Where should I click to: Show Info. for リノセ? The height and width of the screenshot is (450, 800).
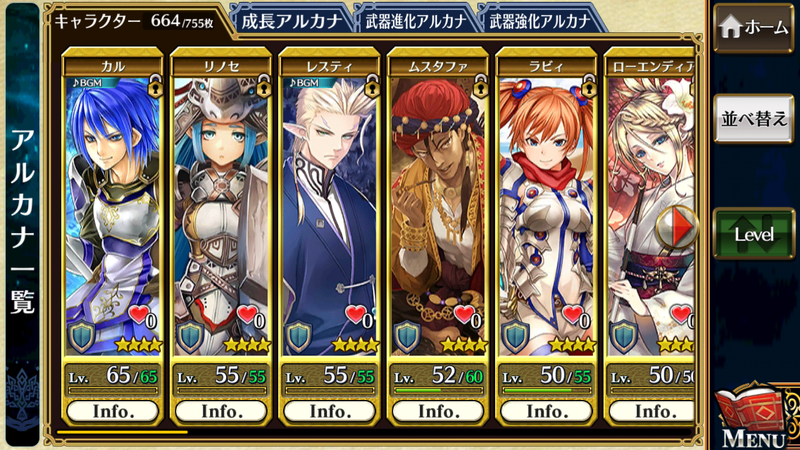[221, 411]
